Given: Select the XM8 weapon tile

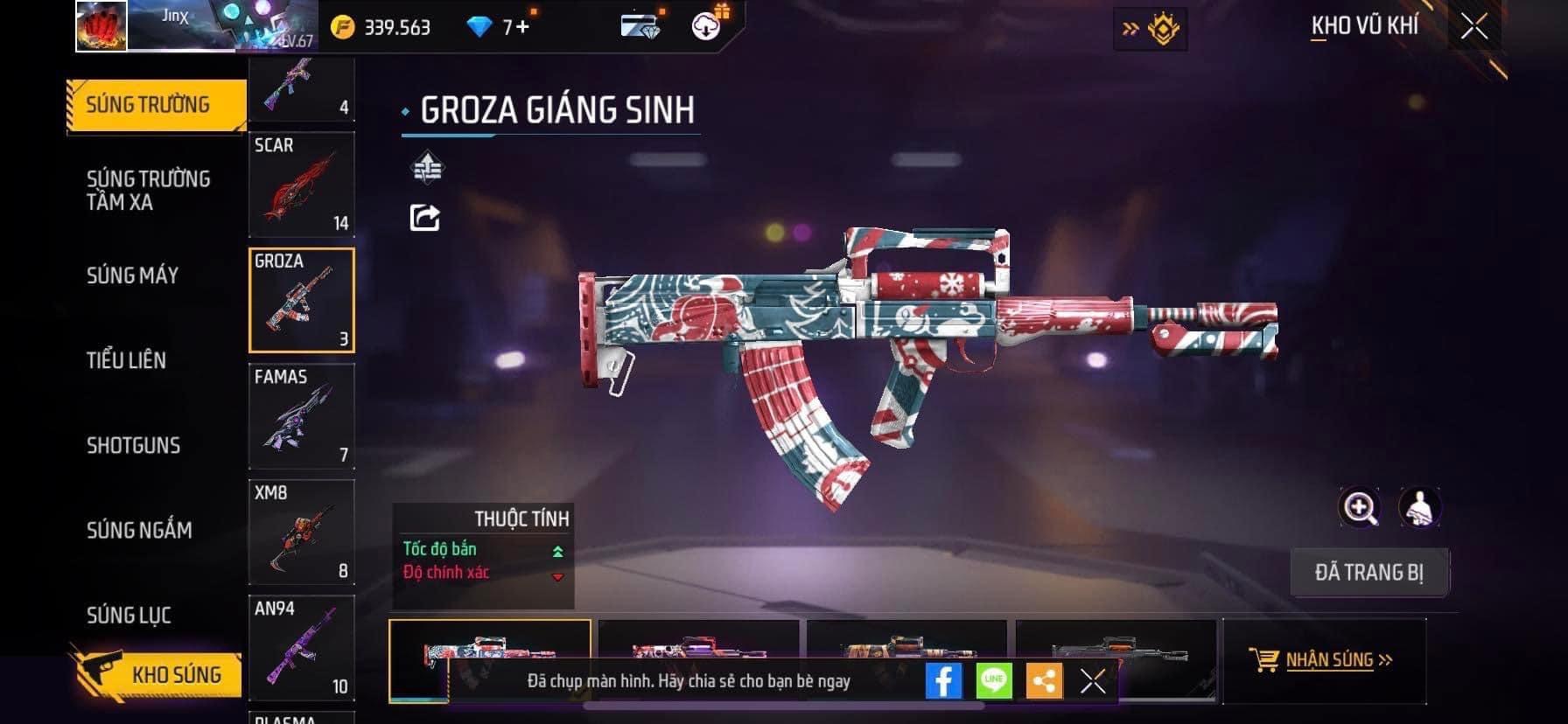Looking at the screenshot, I should pos(302,532).
